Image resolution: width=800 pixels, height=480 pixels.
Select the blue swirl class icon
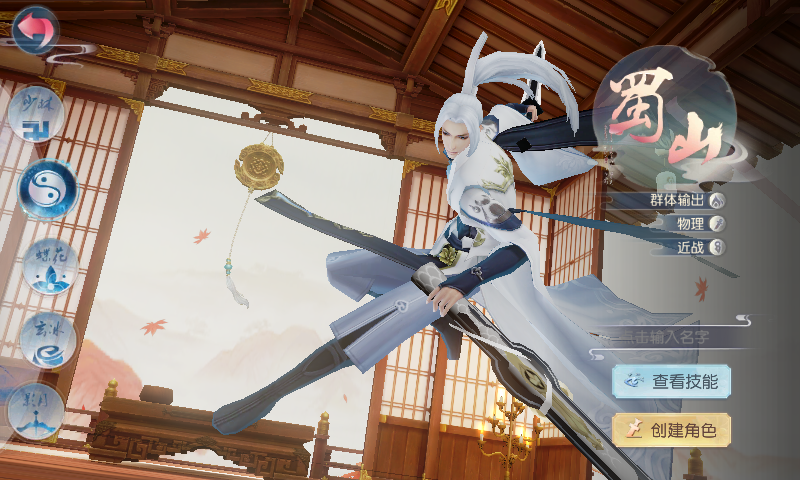47,340
